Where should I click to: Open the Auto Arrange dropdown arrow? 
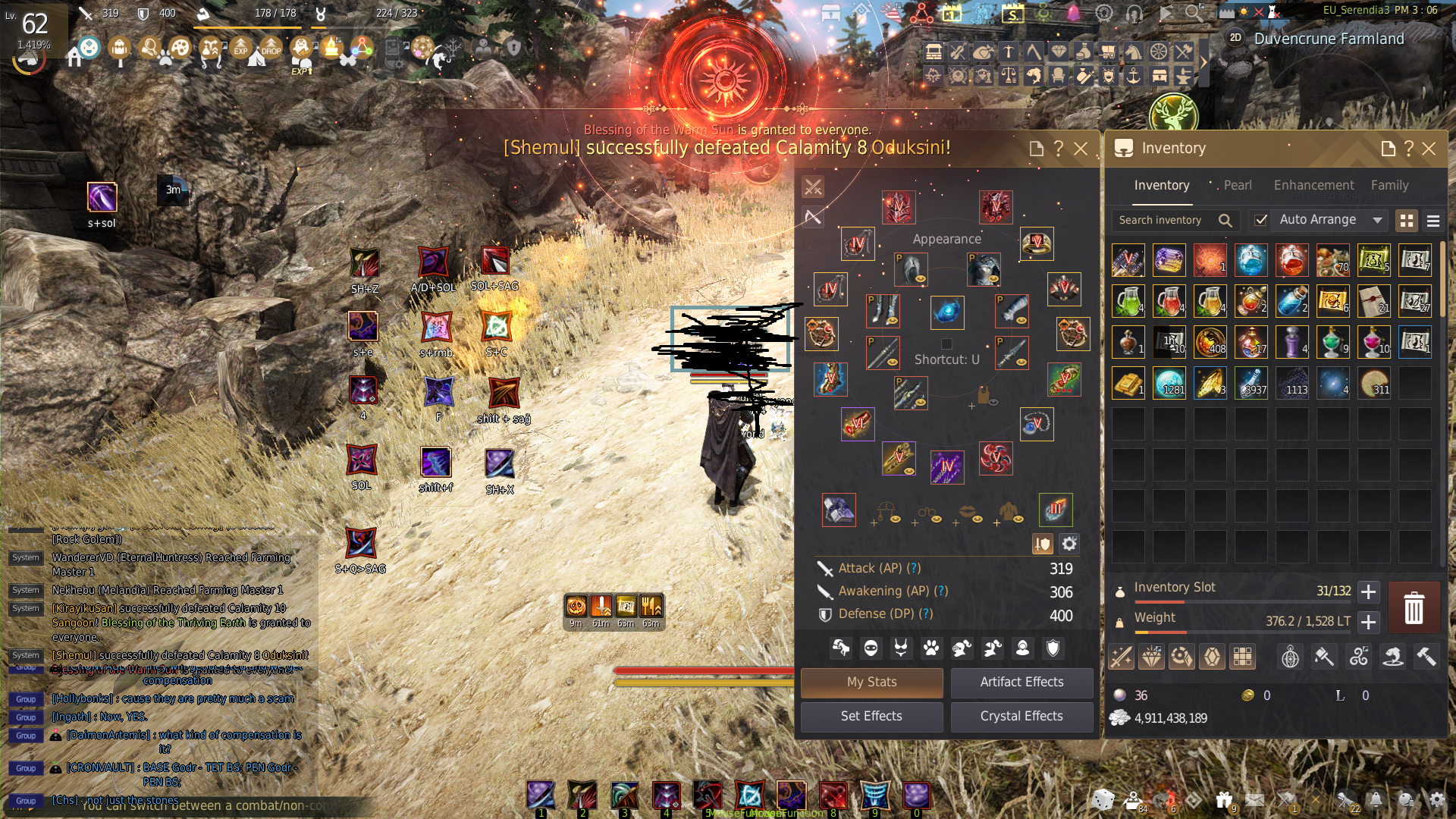click(1377, 220)
